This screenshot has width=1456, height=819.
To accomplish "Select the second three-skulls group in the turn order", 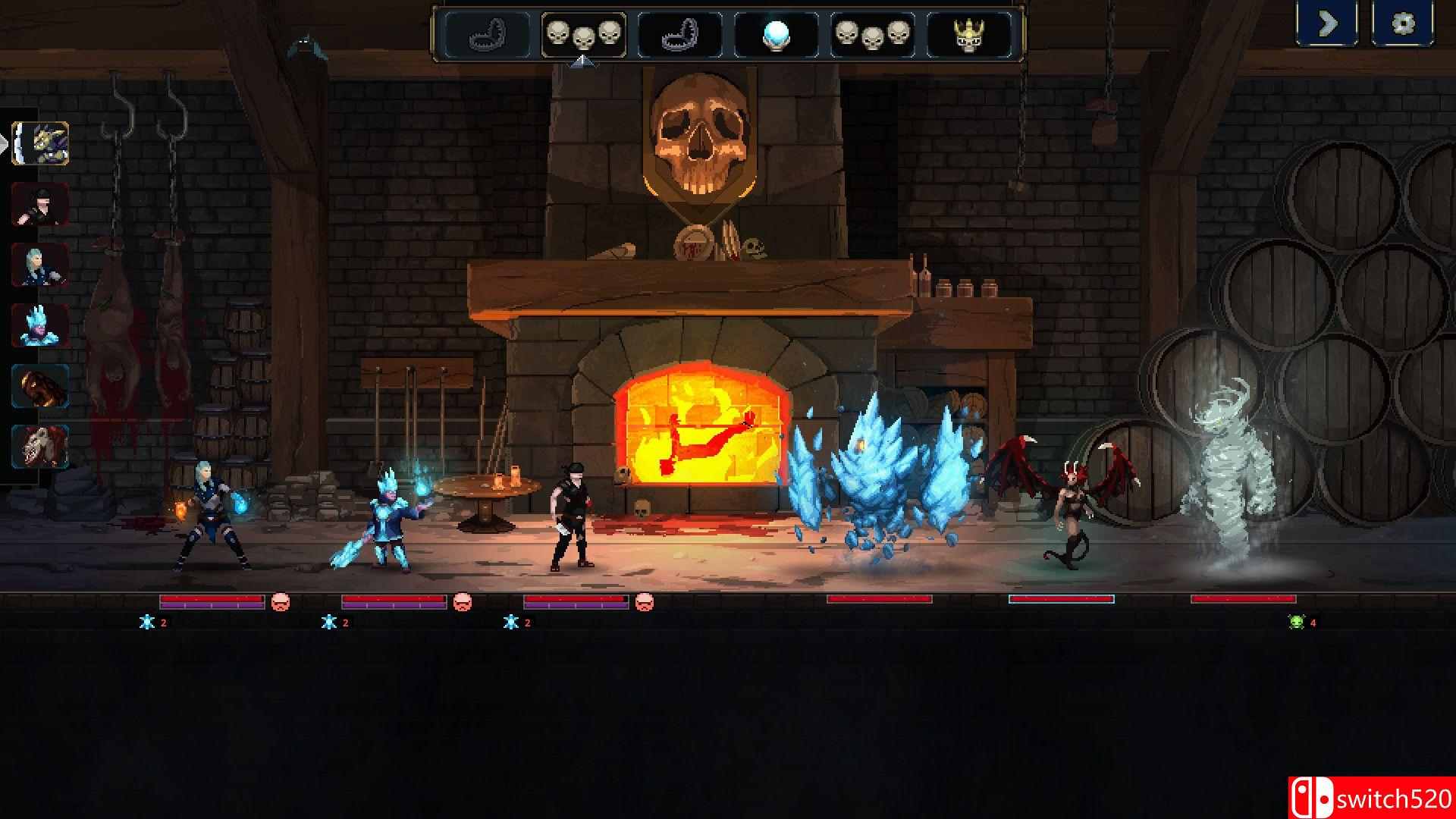I will (872, 32).
